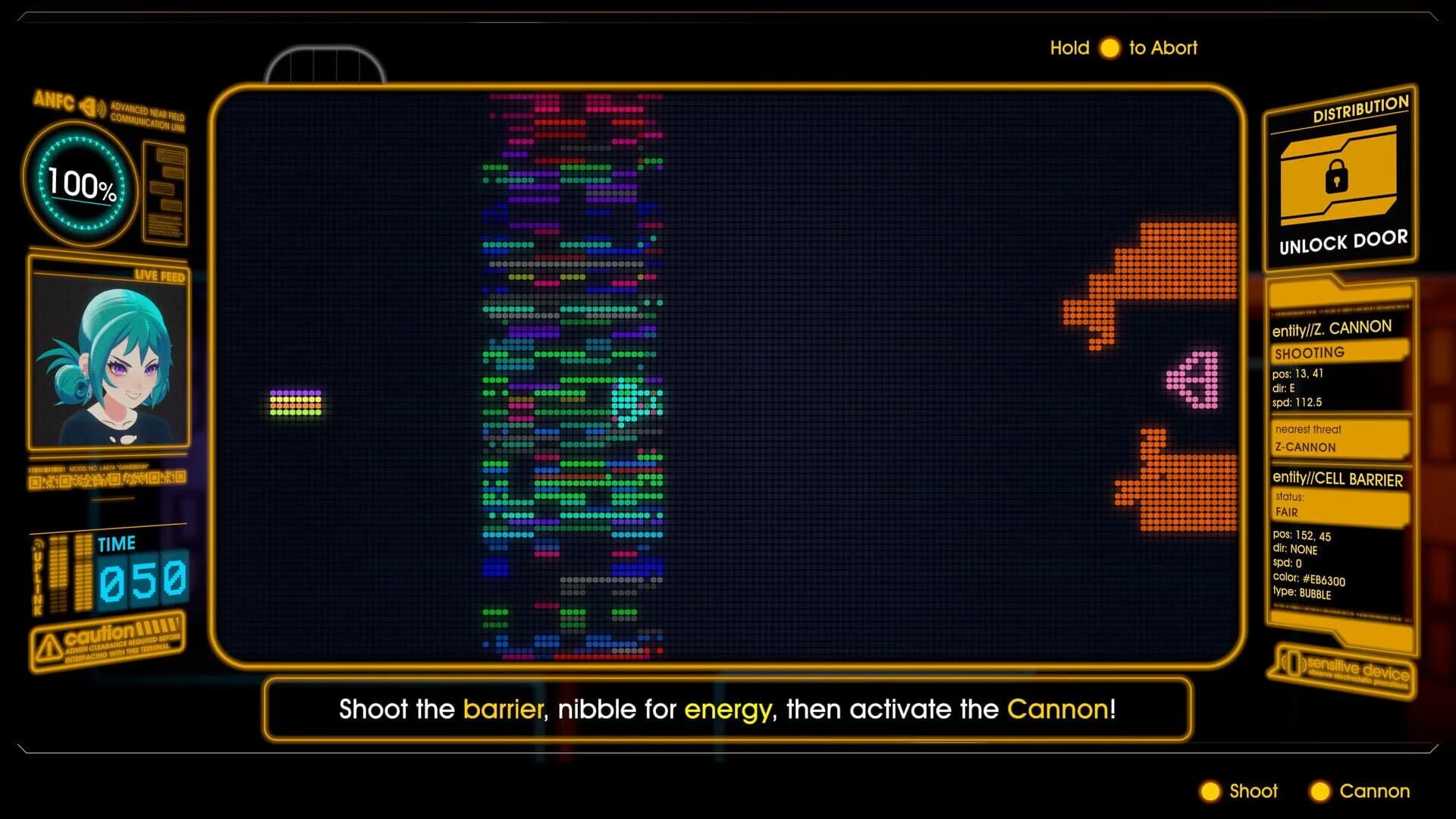Open the LIVE FEED panel header
Viewport: 1456px width, 819px height.
click(x=160, y=276)
